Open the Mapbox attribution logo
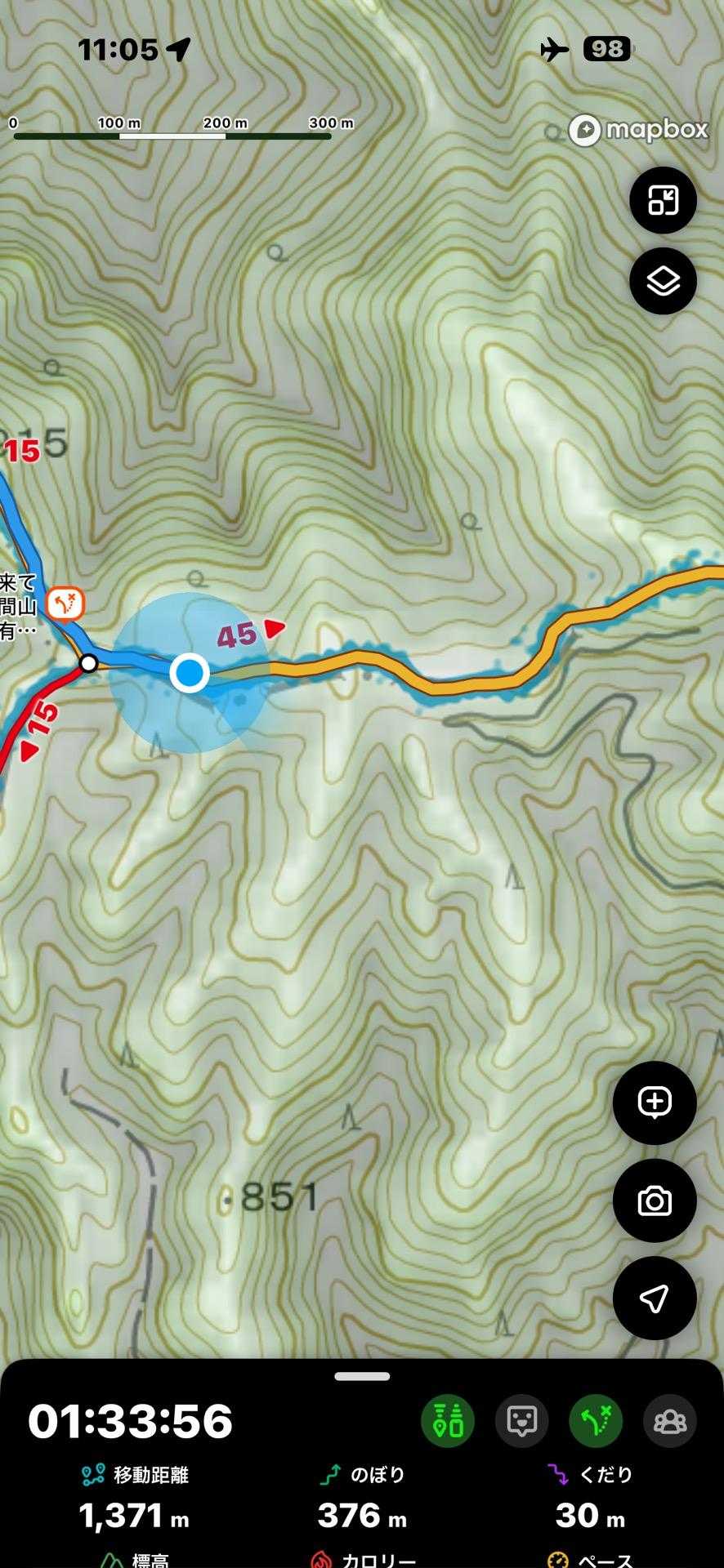The width and height of the screenshot is (724, 1568). [x=639, y=130]
